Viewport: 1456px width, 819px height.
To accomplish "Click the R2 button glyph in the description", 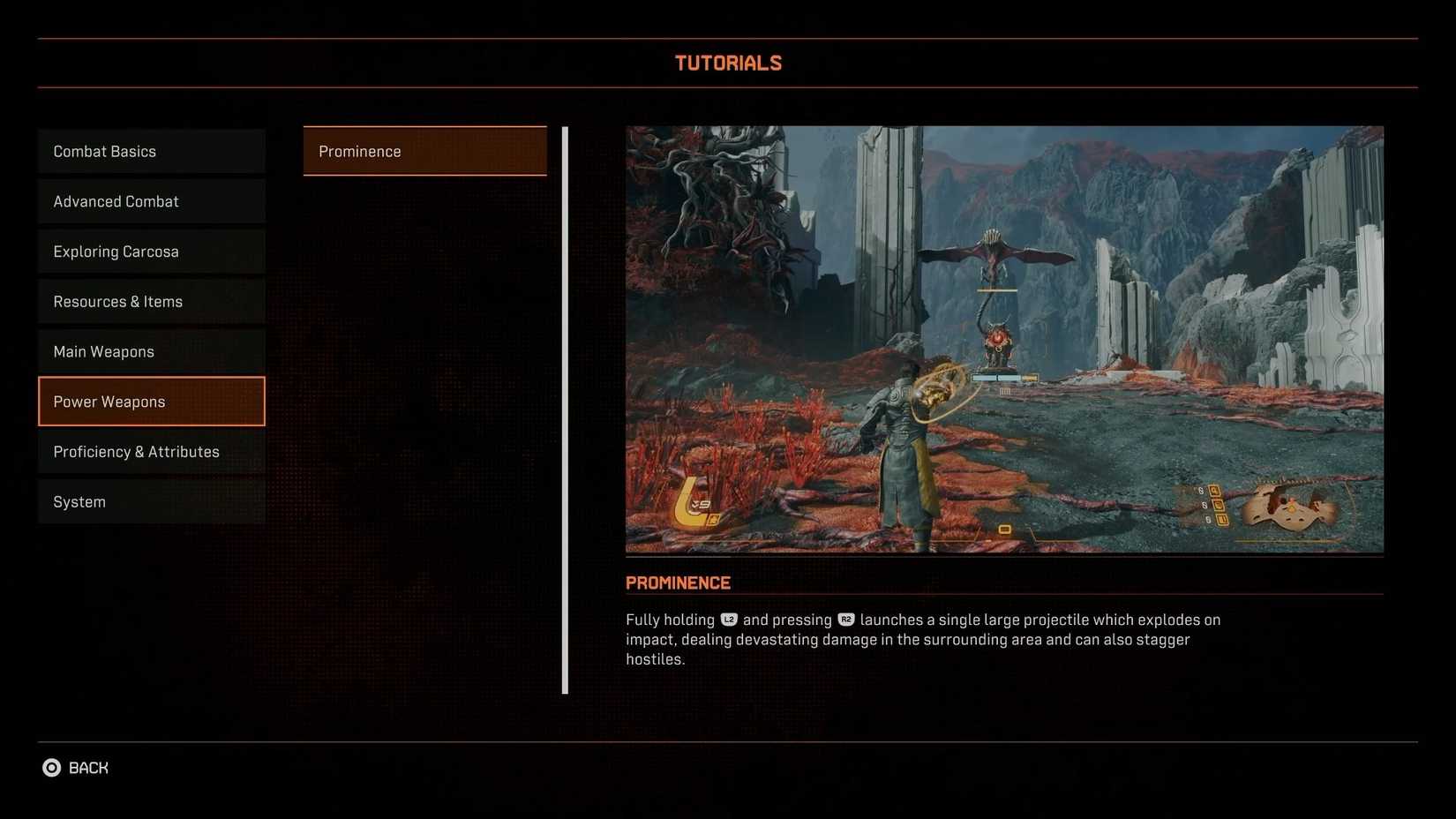I will [848, 620].
